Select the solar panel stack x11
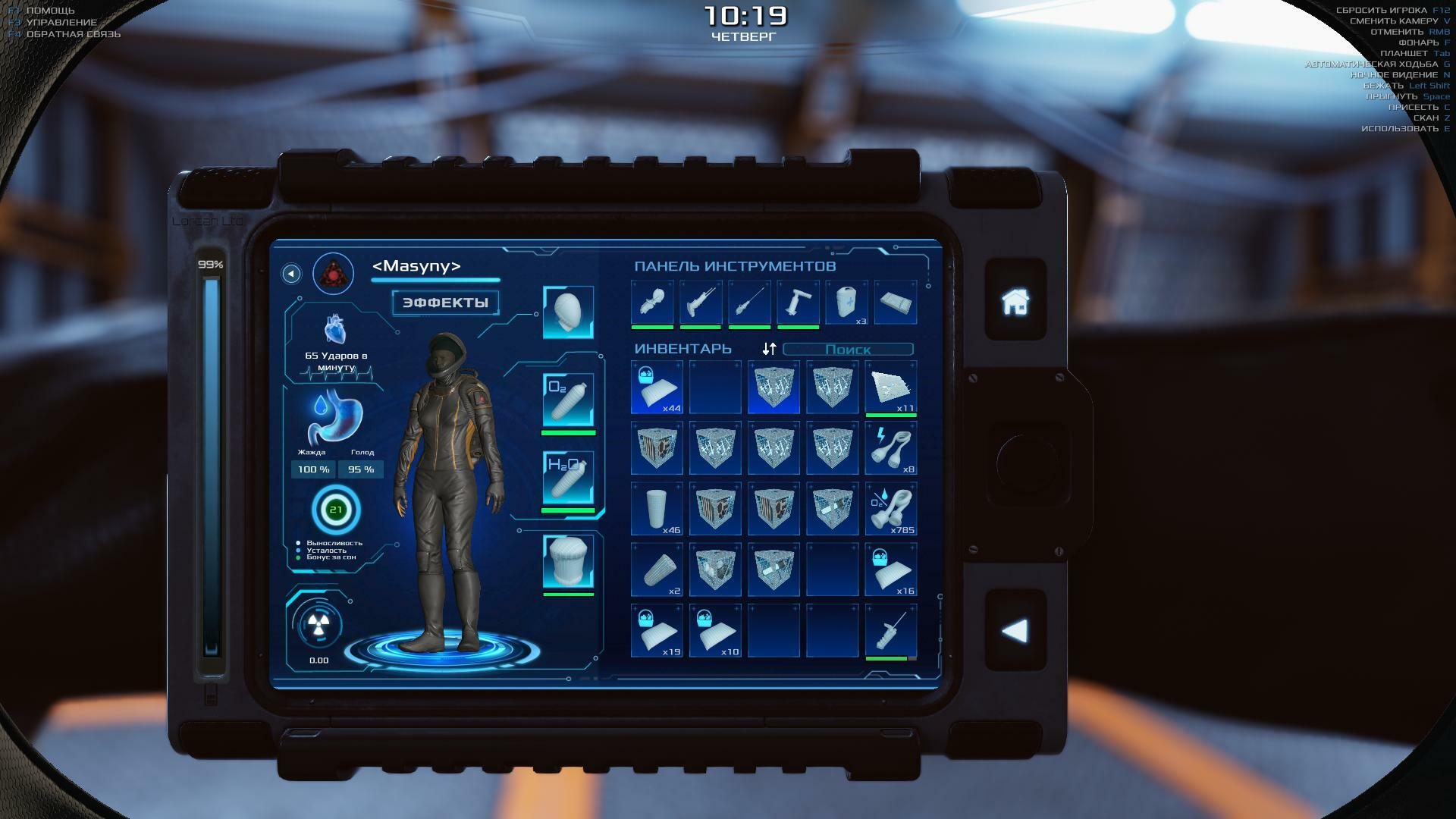Screen dimensions: 1456x819 point(891,387)
